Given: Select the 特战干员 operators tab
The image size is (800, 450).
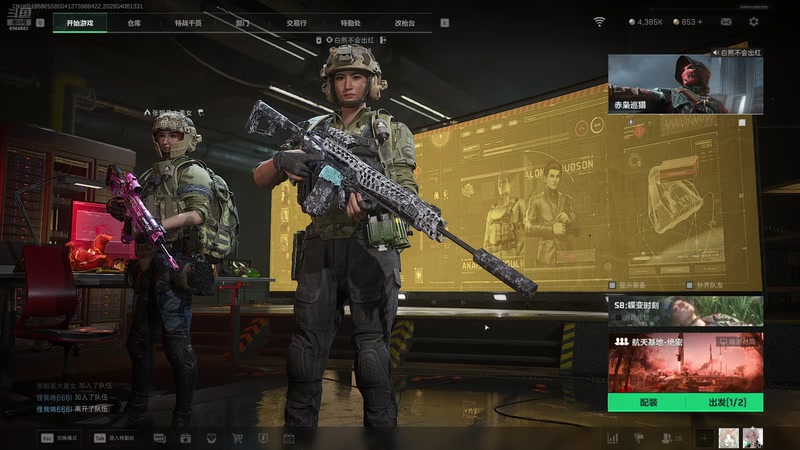Looking at the screenshot, I should [188, 22].
